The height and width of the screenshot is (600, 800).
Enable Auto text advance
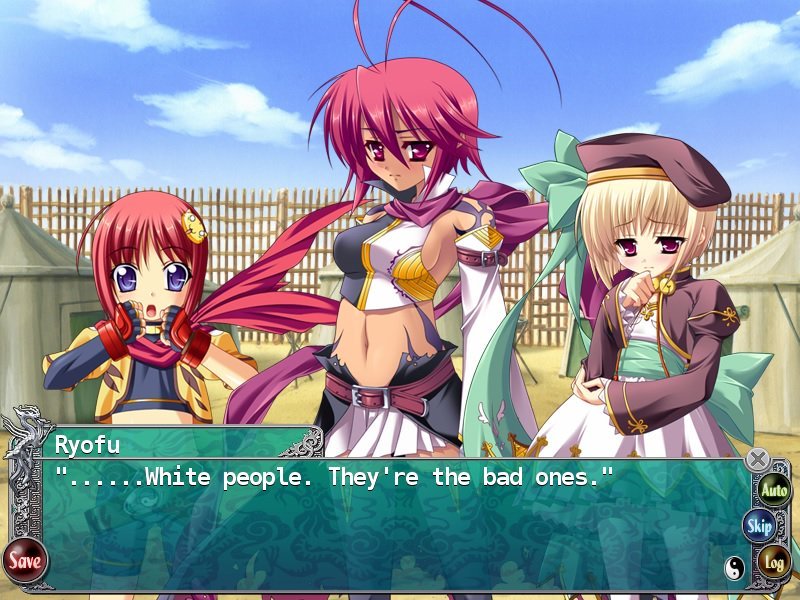click(773, 490)
